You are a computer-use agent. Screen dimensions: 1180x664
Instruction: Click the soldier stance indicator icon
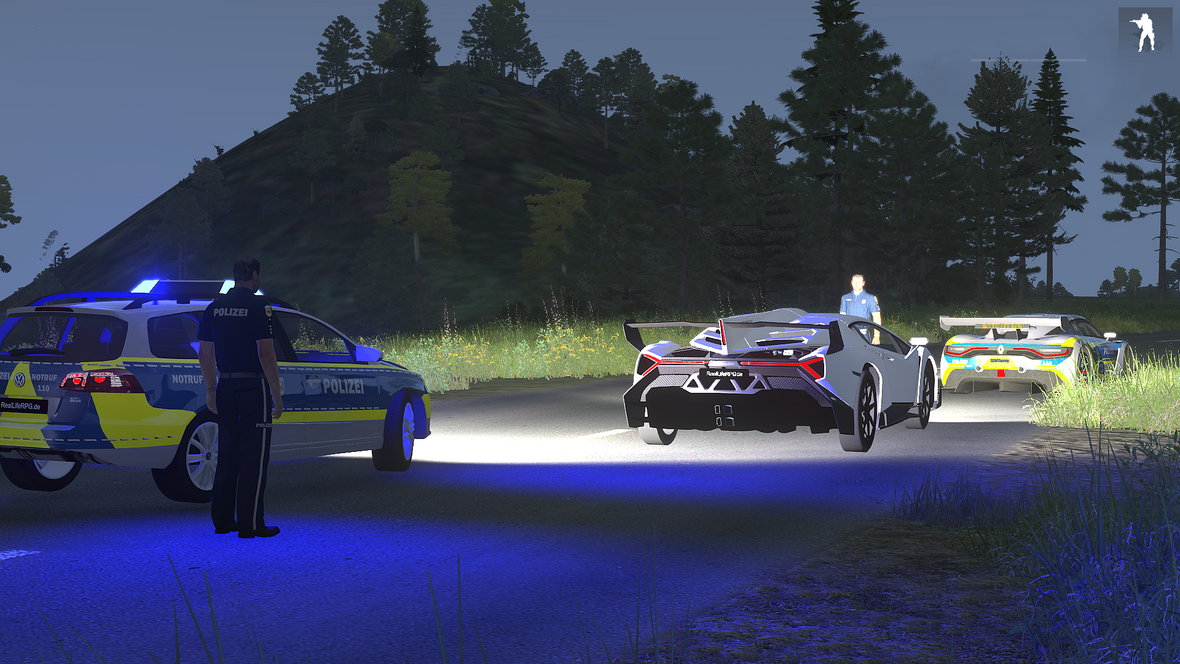click(x=1144, y=31)
